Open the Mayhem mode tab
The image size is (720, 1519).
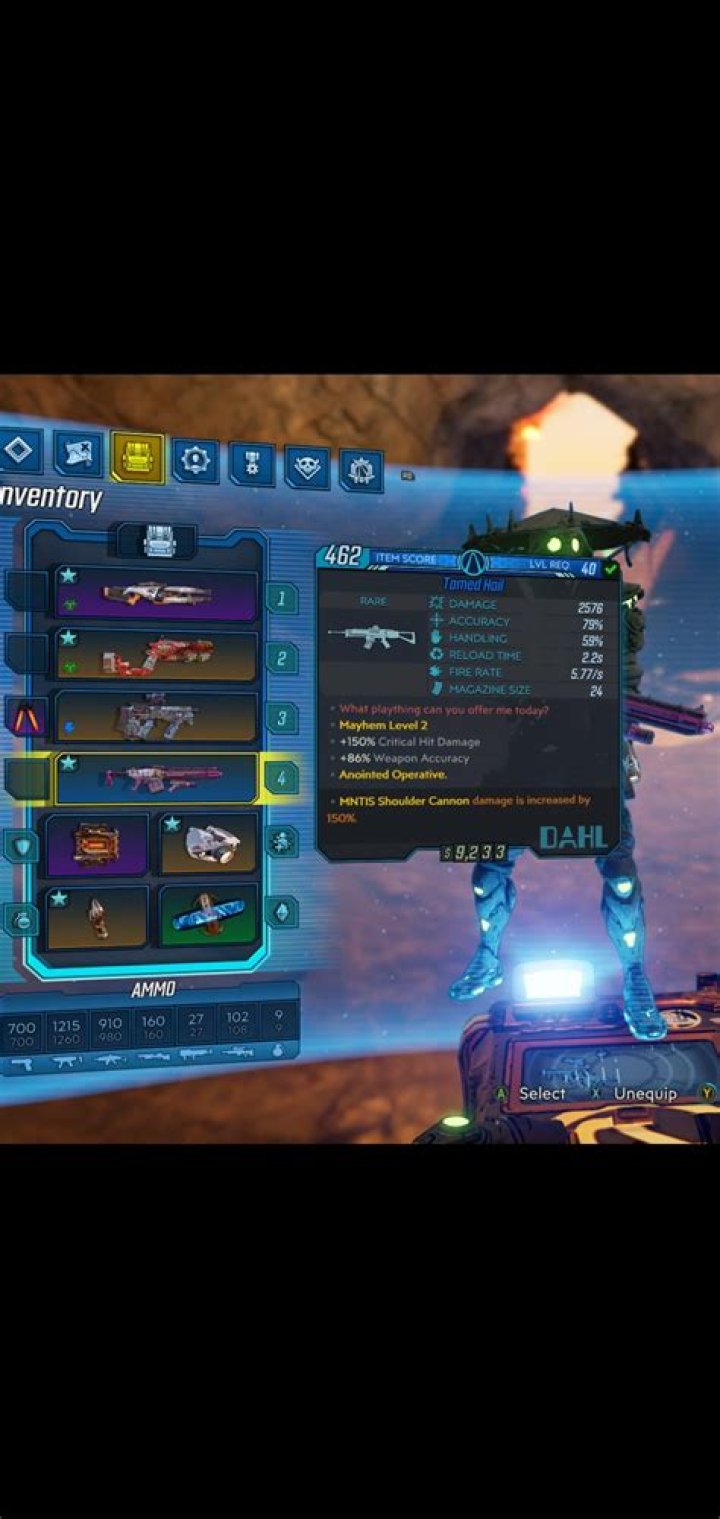coord(360,470)
